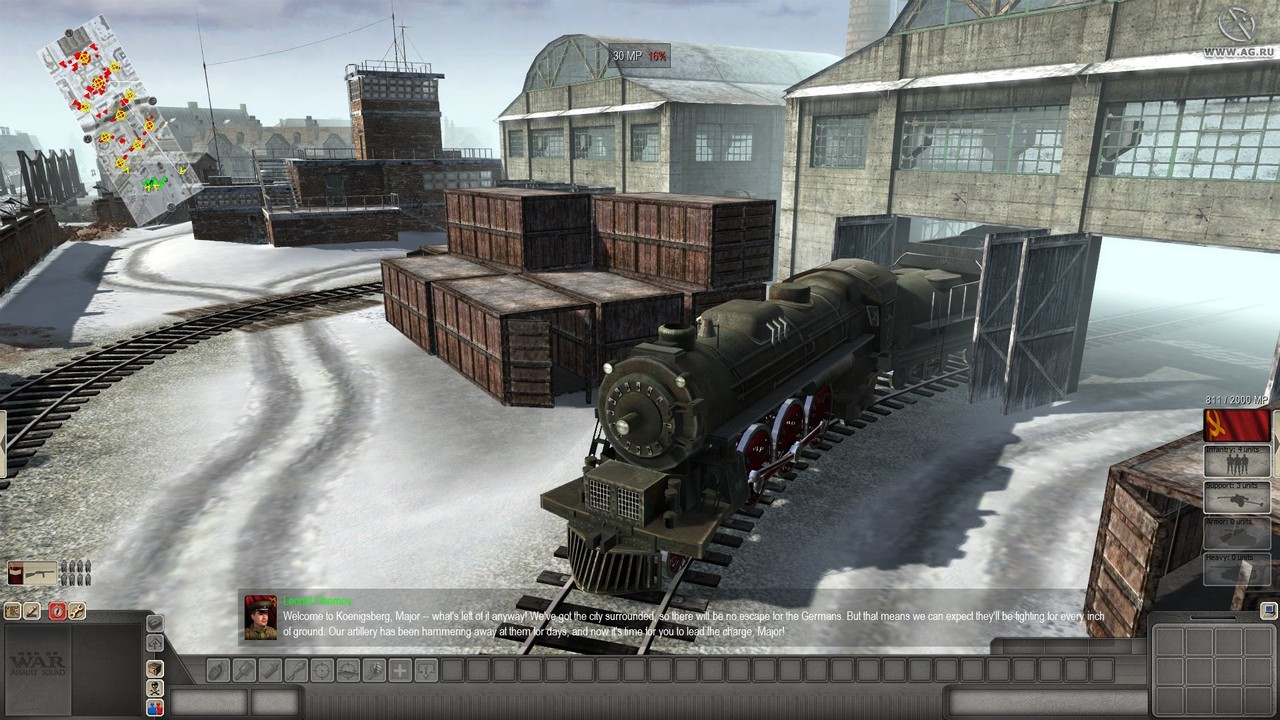Choose the hand grenade command

(217, 670)
